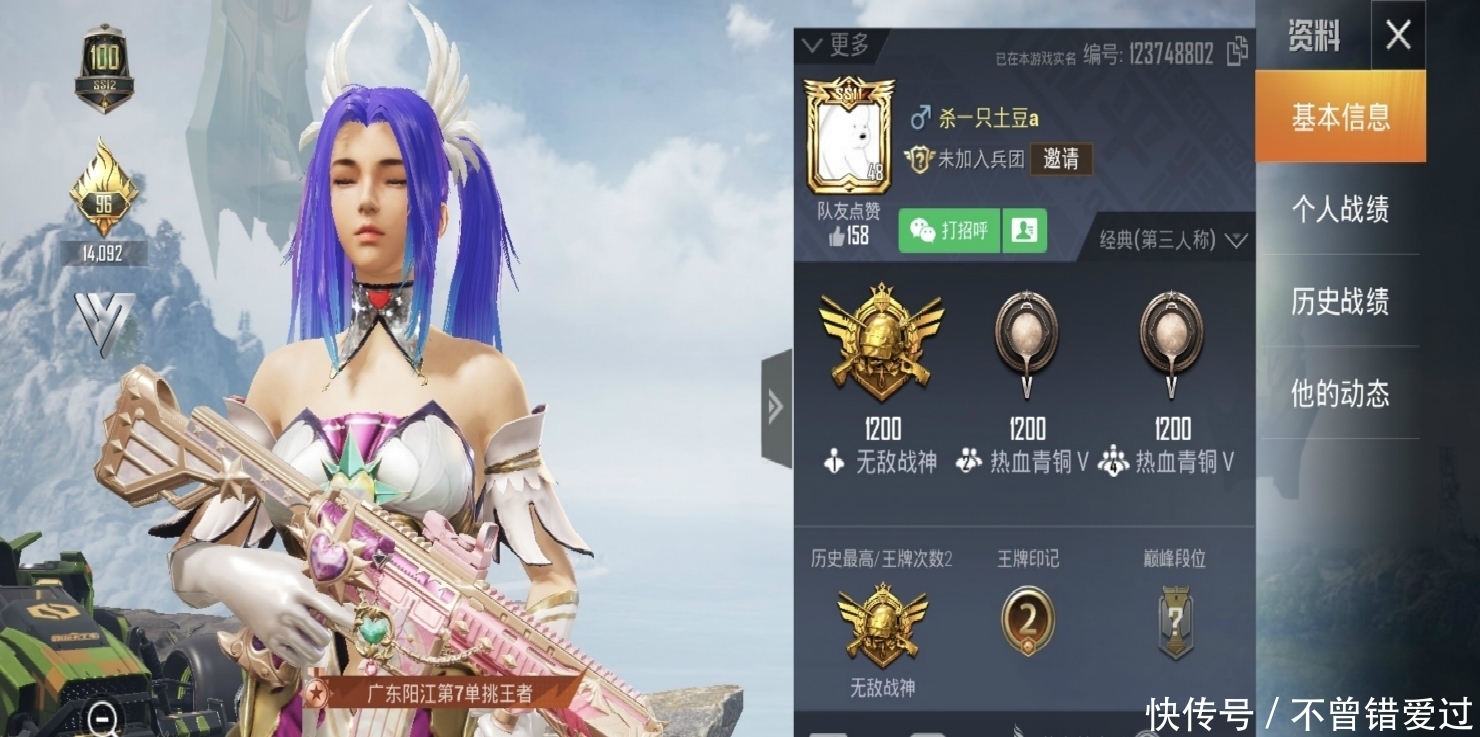Select the level 100 SS12 badge
The width and height of the screenshot is (1480, 737).
[104, 67]
